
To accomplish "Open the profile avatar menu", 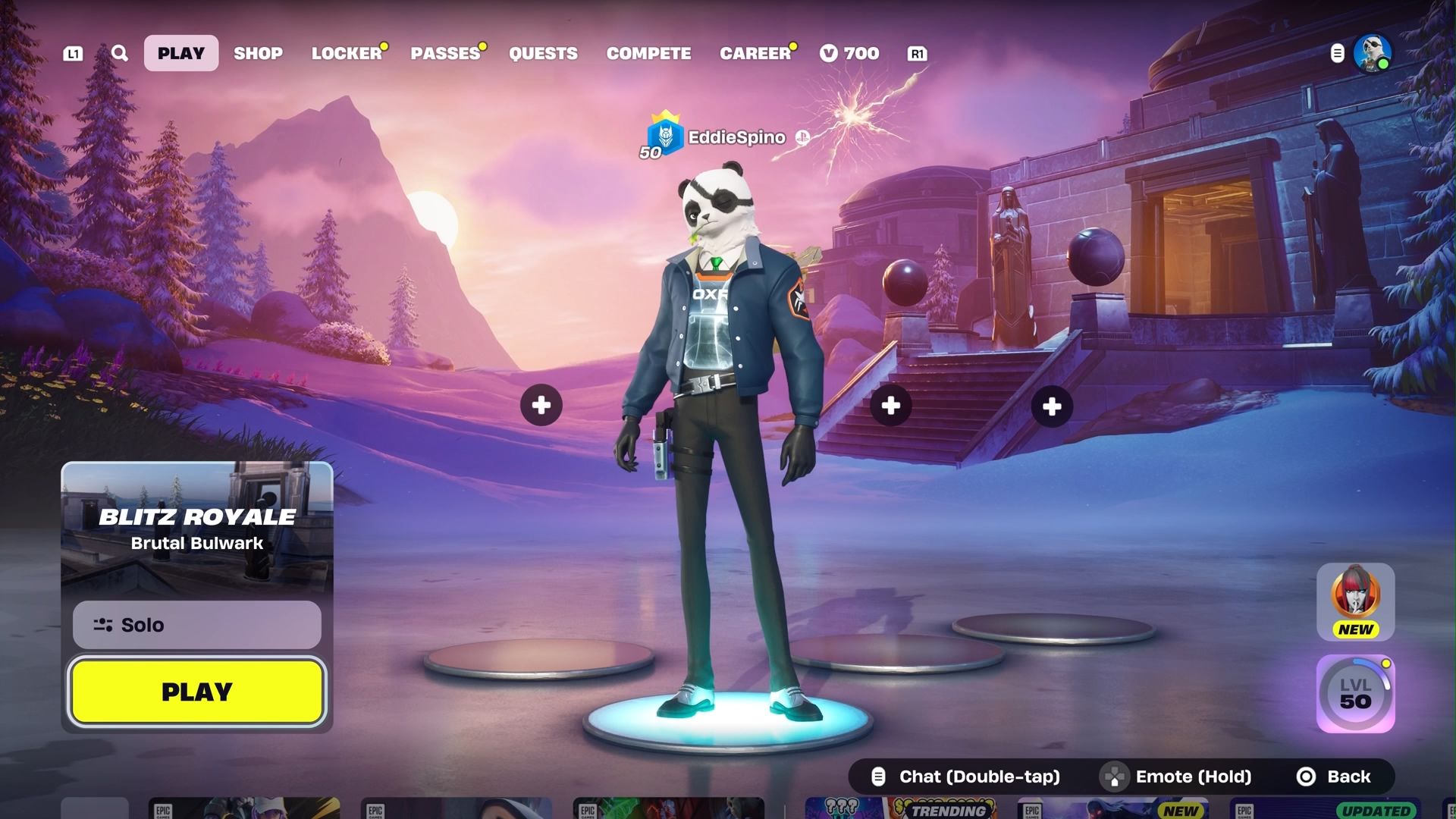I will point(1372,53).
